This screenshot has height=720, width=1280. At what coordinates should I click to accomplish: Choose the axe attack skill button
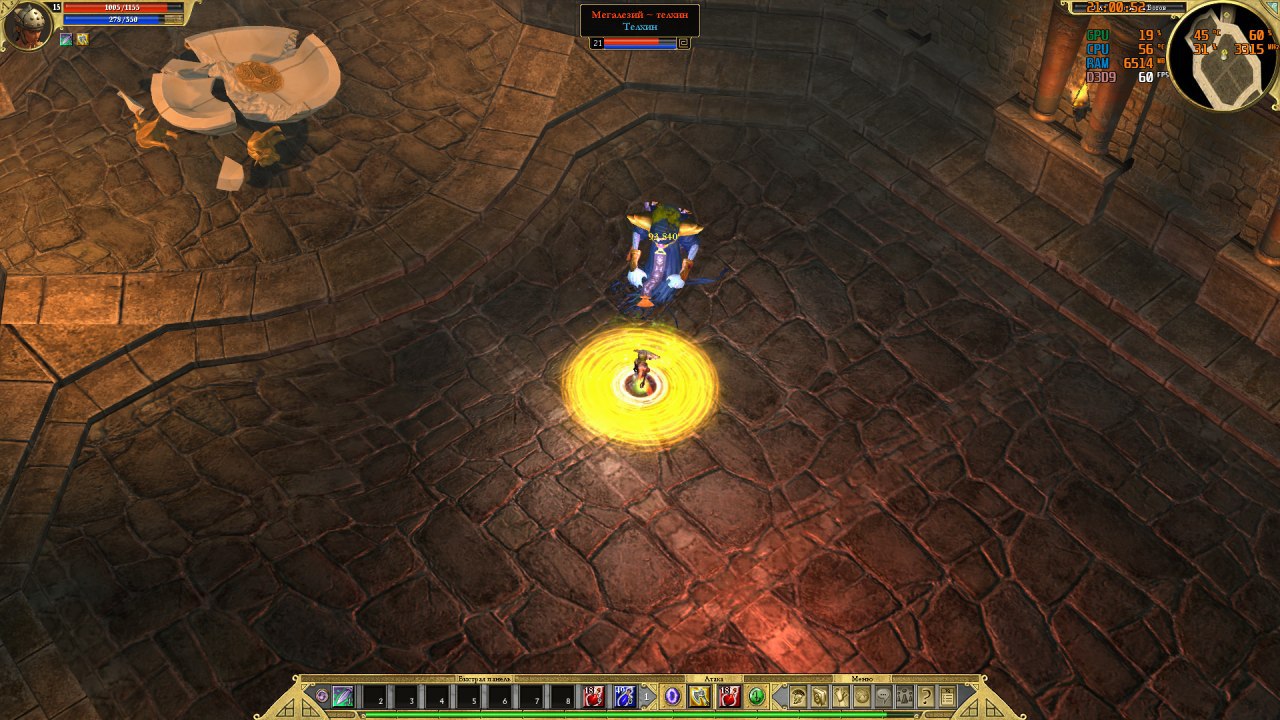(700, 696)
